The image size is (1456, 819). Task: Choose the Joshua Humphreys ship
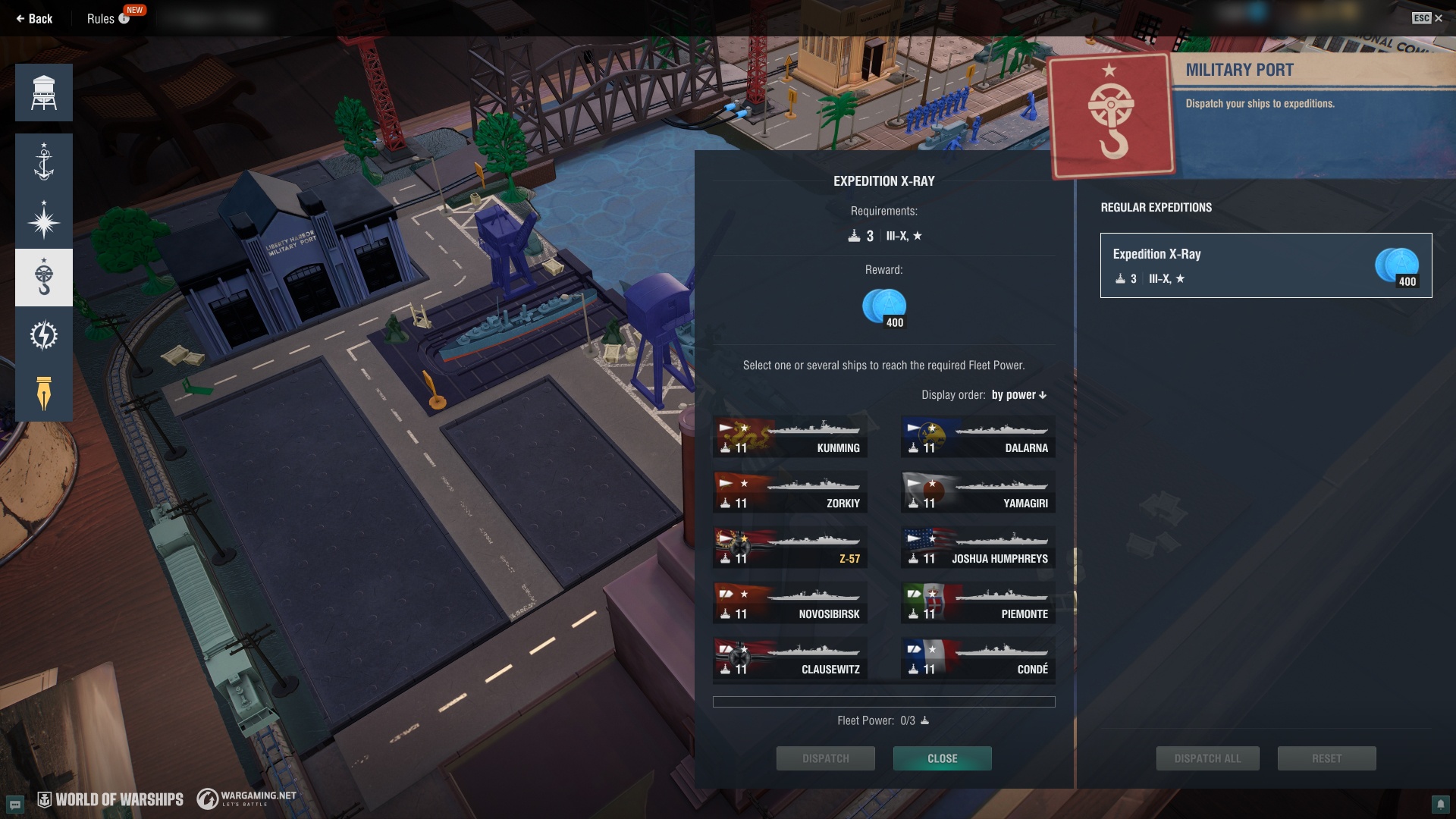[977, 548]
